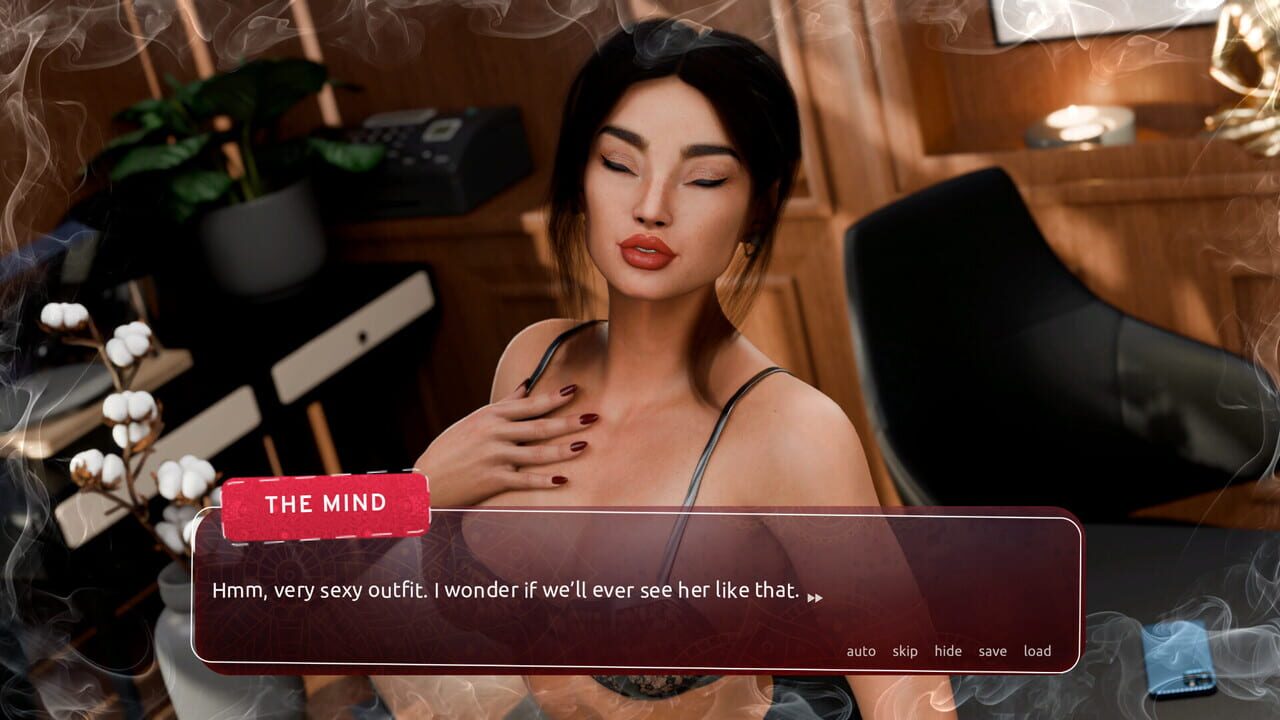Enable auto-play from the quick menu
The height and width of the screenshot is (720, 1280).
pyautogui.click(x=860, y=650)
